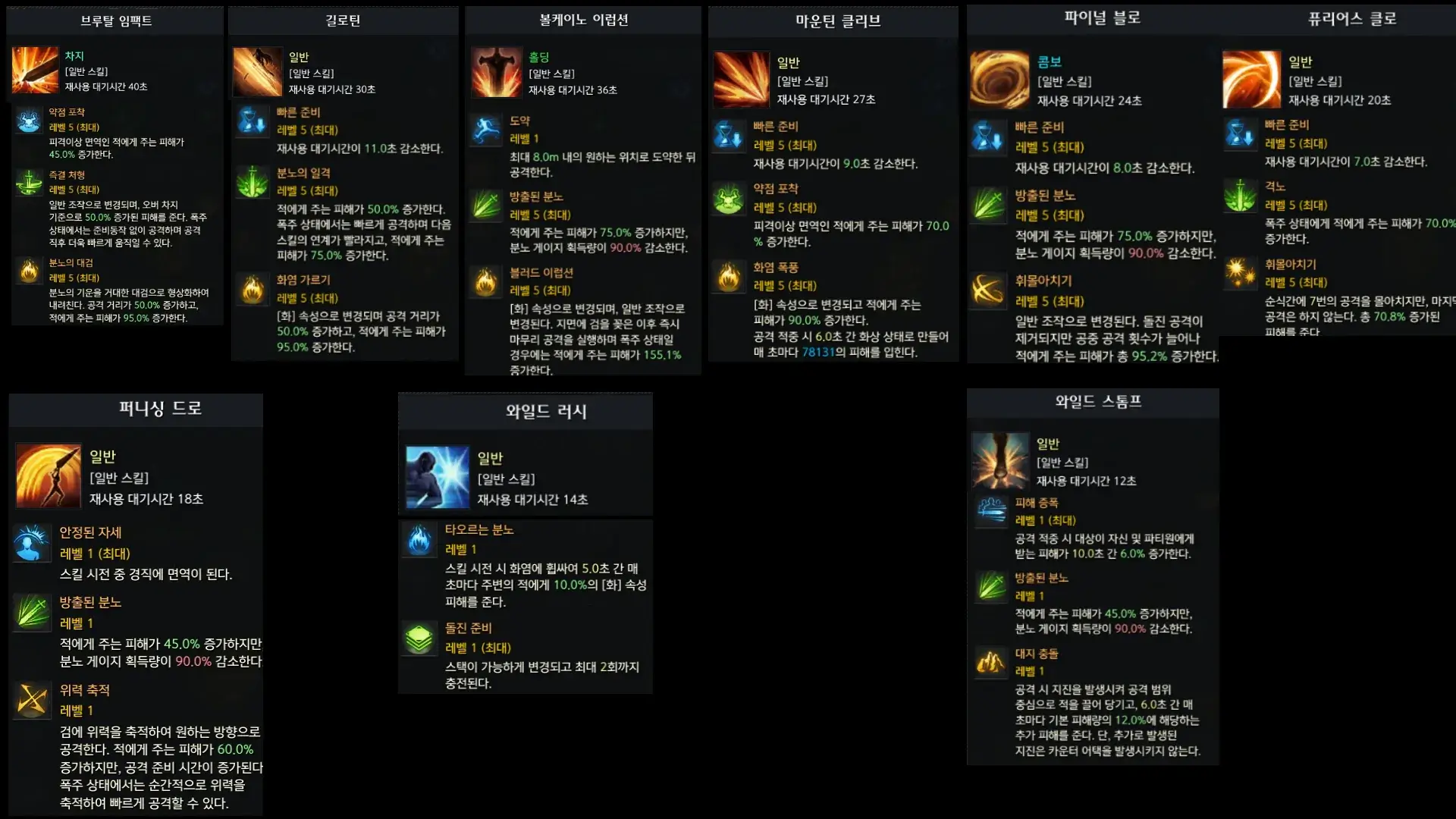Click the 와일드 스톰프 title bar
Screen dimensions: 1456x819
[1092, 402]
